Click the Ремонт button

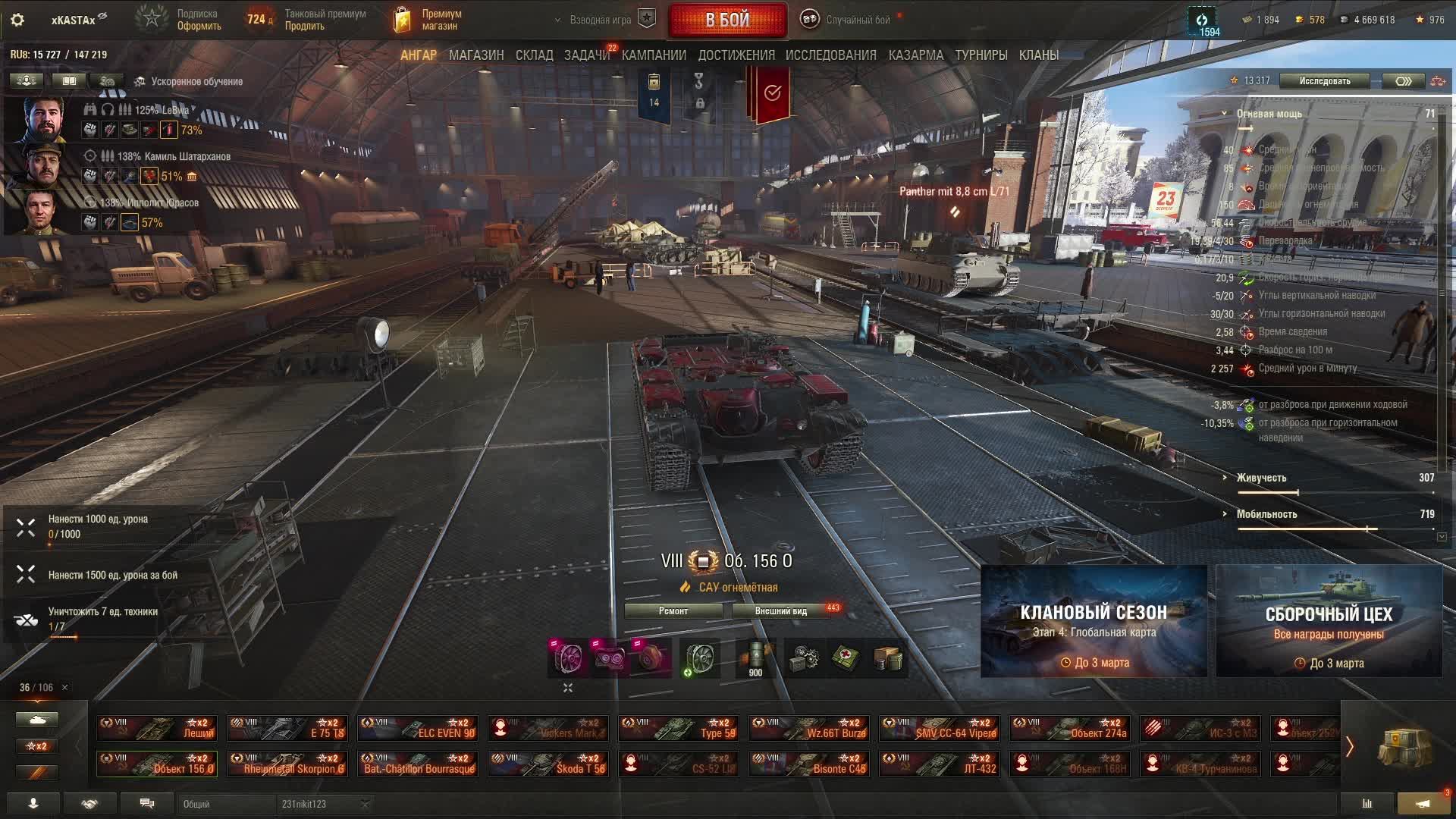pos(673,611)
